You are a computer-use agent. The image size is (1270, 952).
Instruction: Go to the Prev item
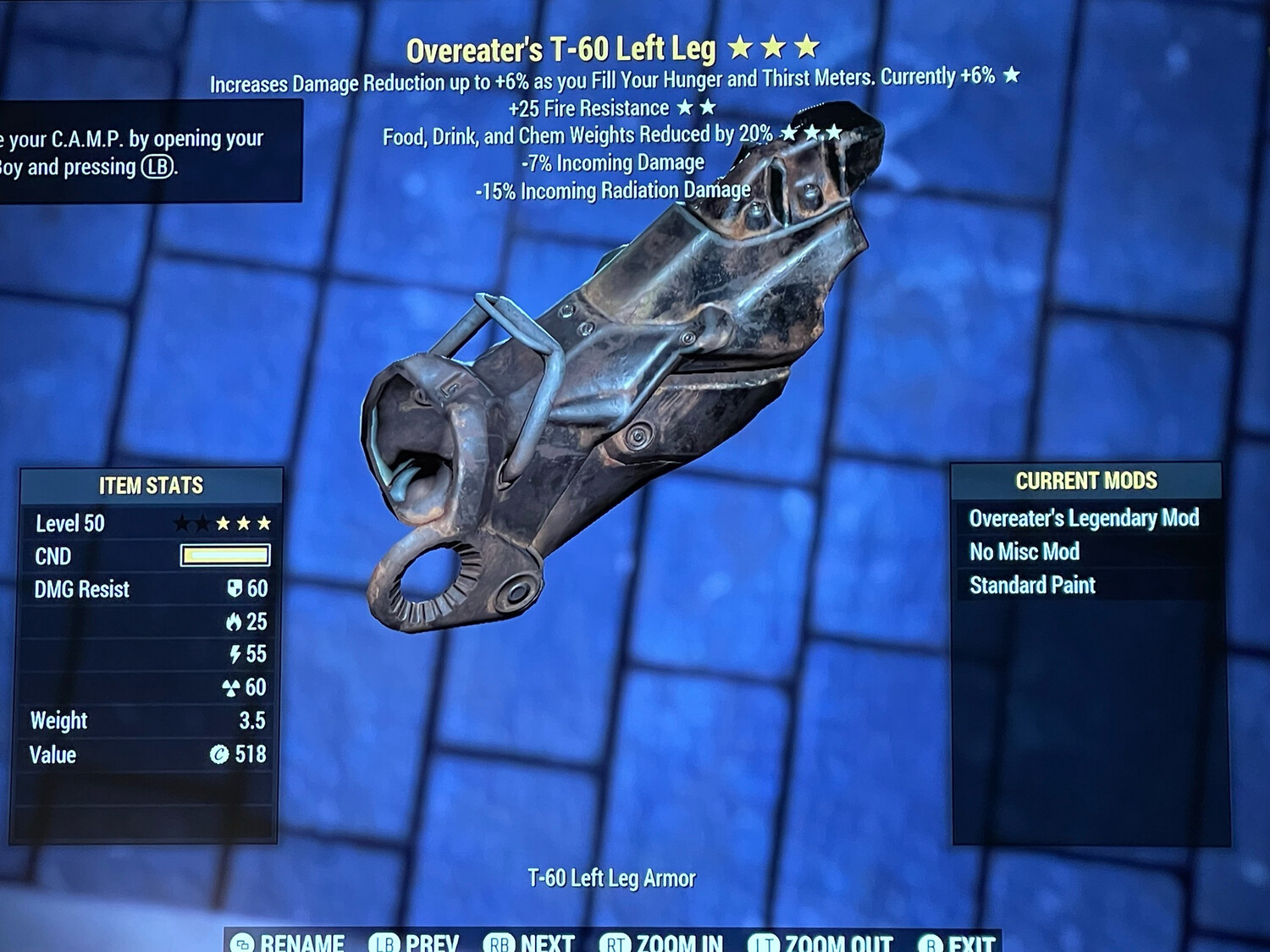pyautogui.click(x=415, y=942)
